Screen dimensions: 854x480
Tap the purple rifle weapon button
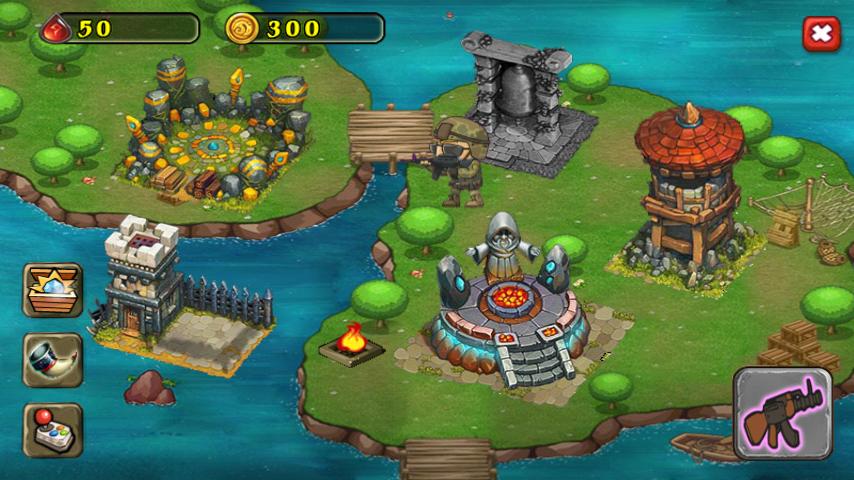[783, 414]
